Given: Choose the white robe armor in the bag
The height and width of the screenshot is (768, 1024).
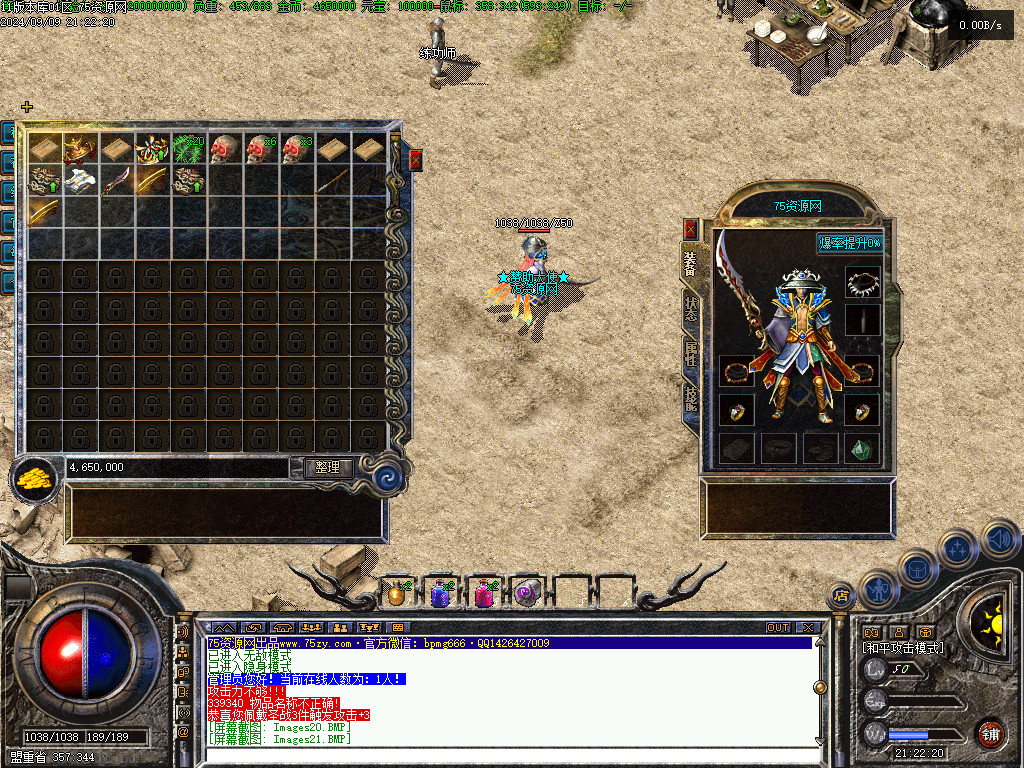Looking at the screenshot, I should coord(81,180).
